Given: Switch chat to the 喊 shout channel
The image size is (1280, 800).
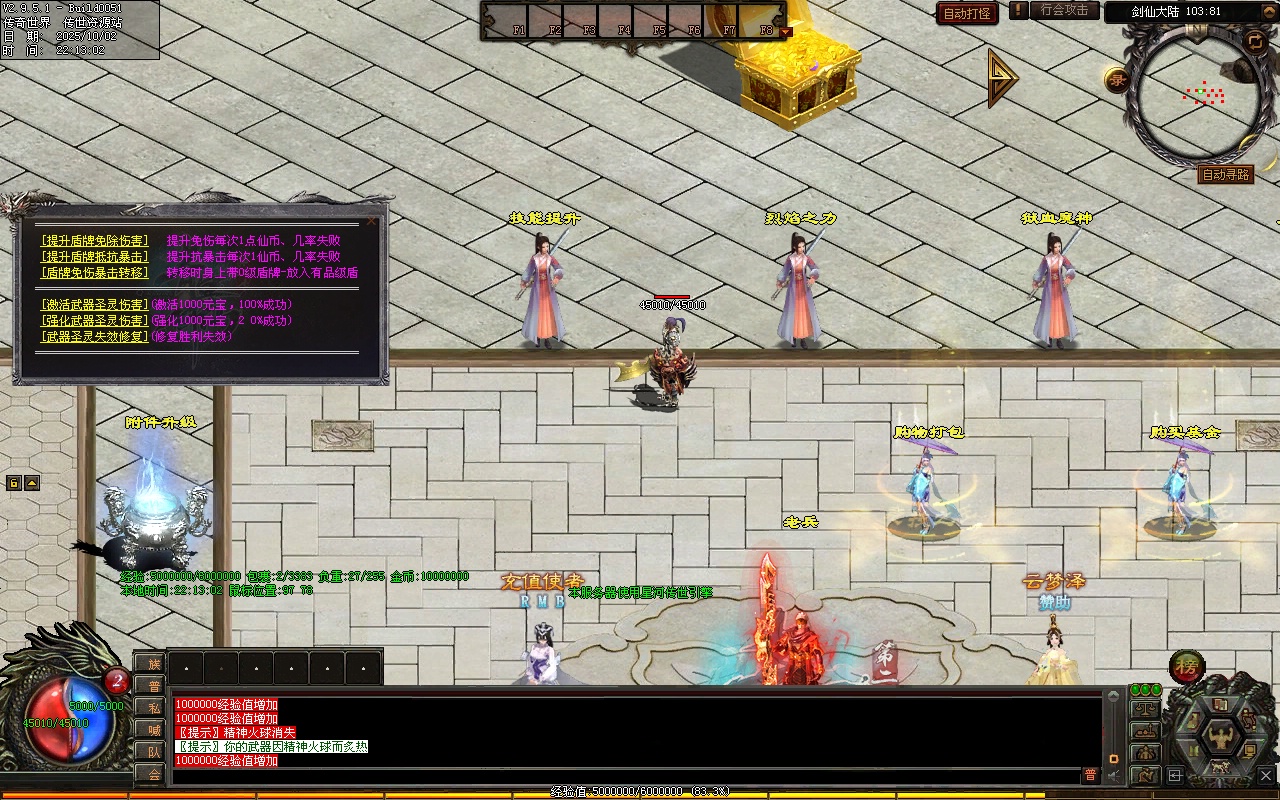Looking at the screenshot, I should coord(153,729).
